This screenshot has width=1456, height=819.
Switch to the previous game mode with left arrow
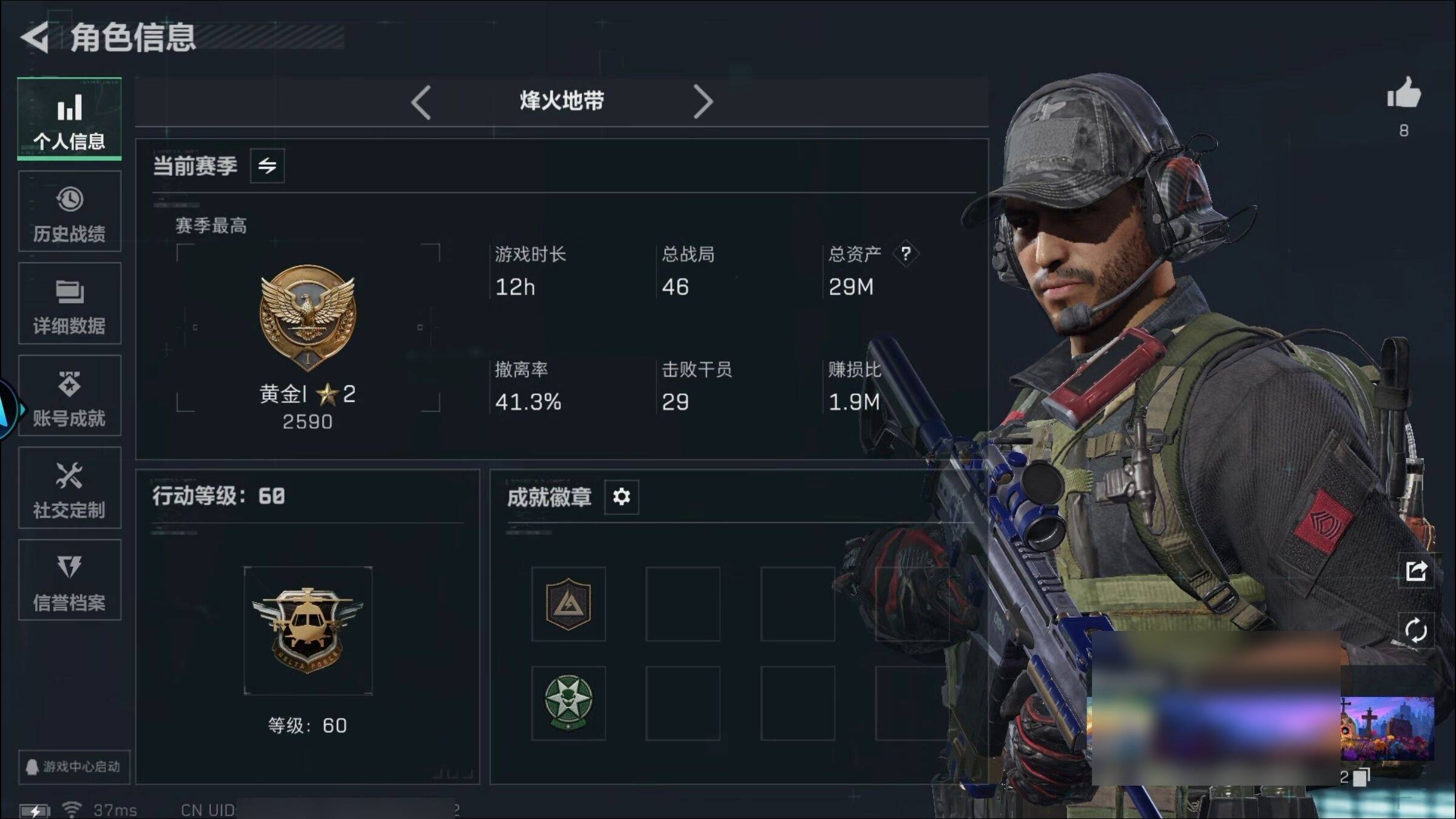421,102
